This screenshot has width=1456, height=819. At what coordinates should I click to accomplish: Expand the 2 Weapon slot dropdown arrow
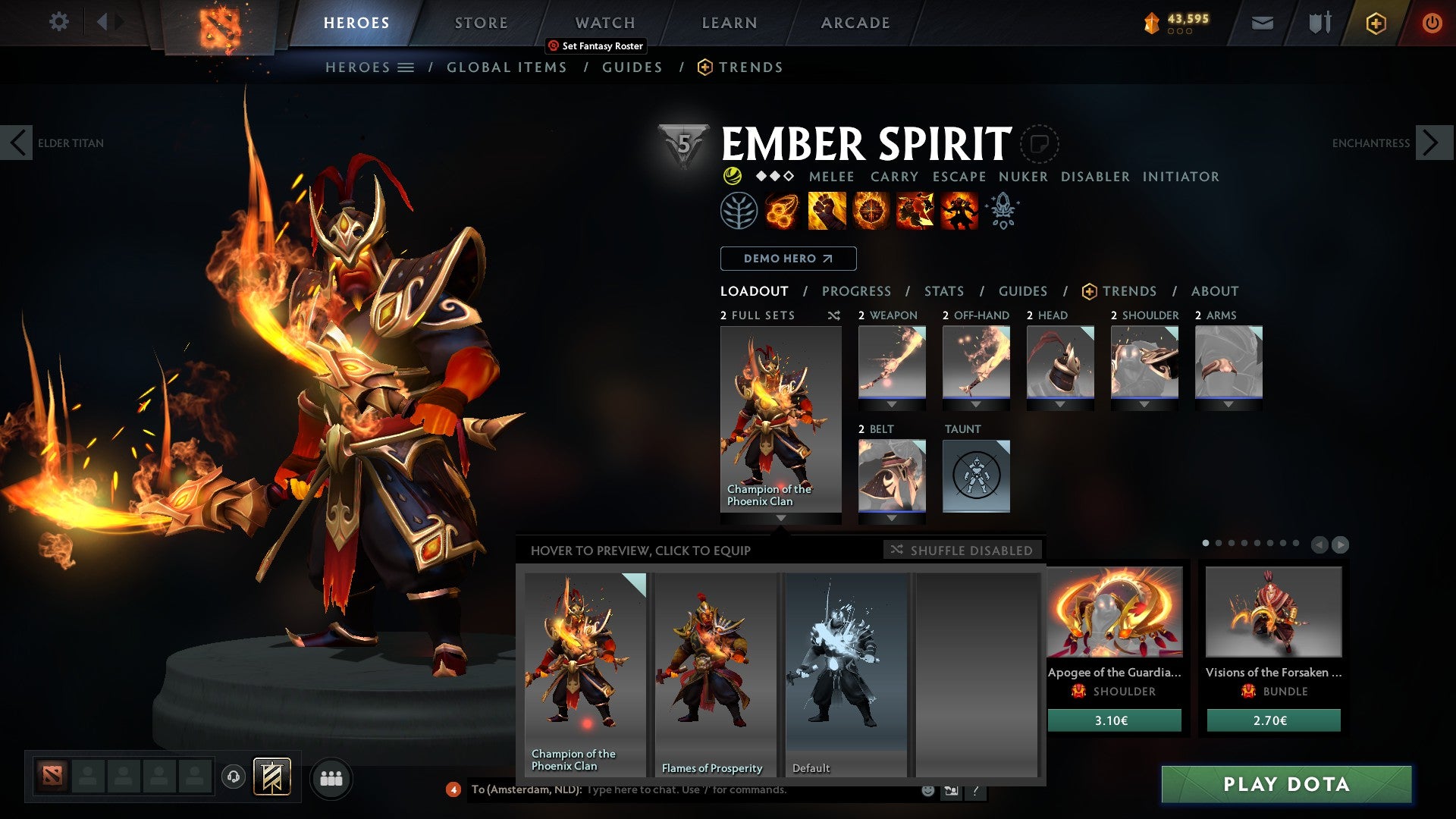(x=892, y=404)
